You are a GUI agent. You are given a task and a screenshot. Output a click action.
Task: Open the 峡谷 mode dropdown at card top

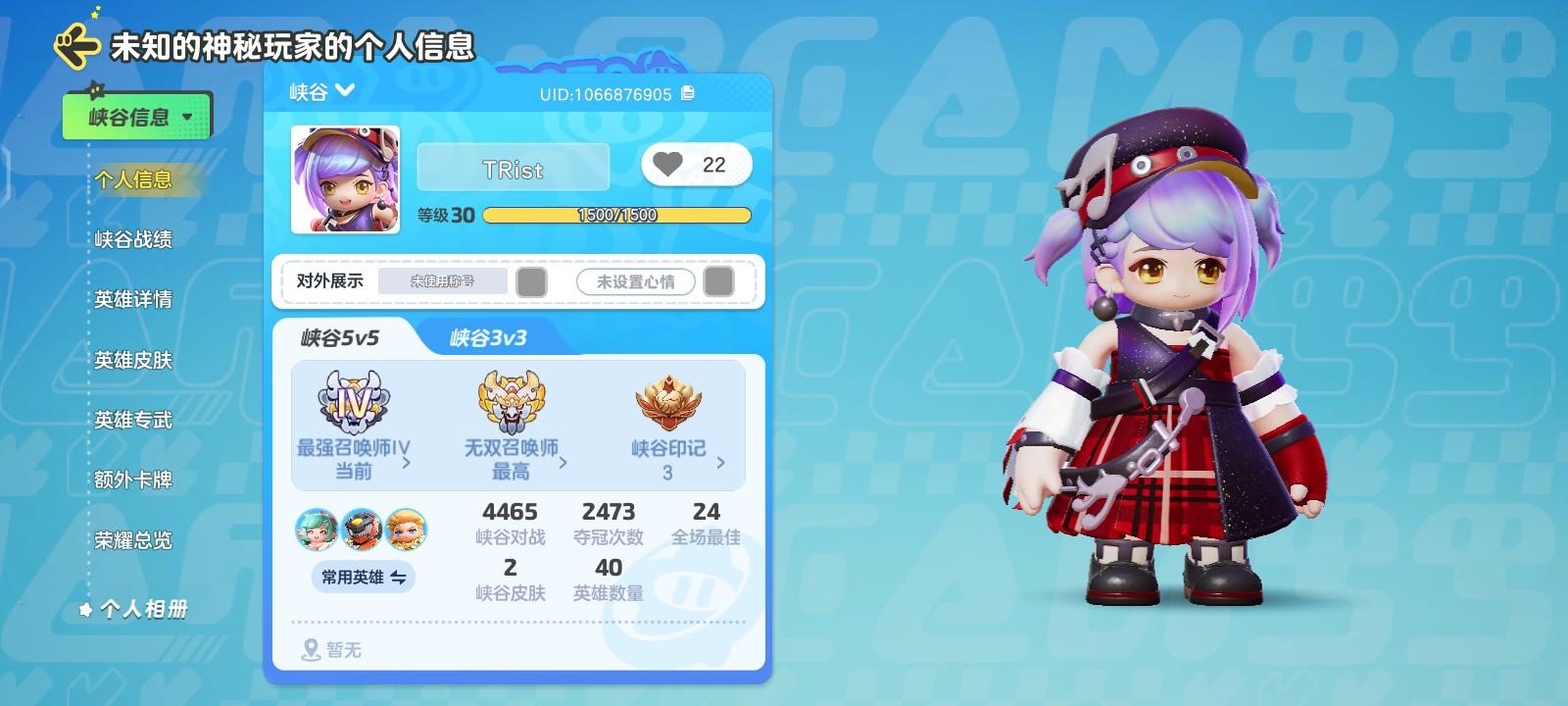click(320, 89)
